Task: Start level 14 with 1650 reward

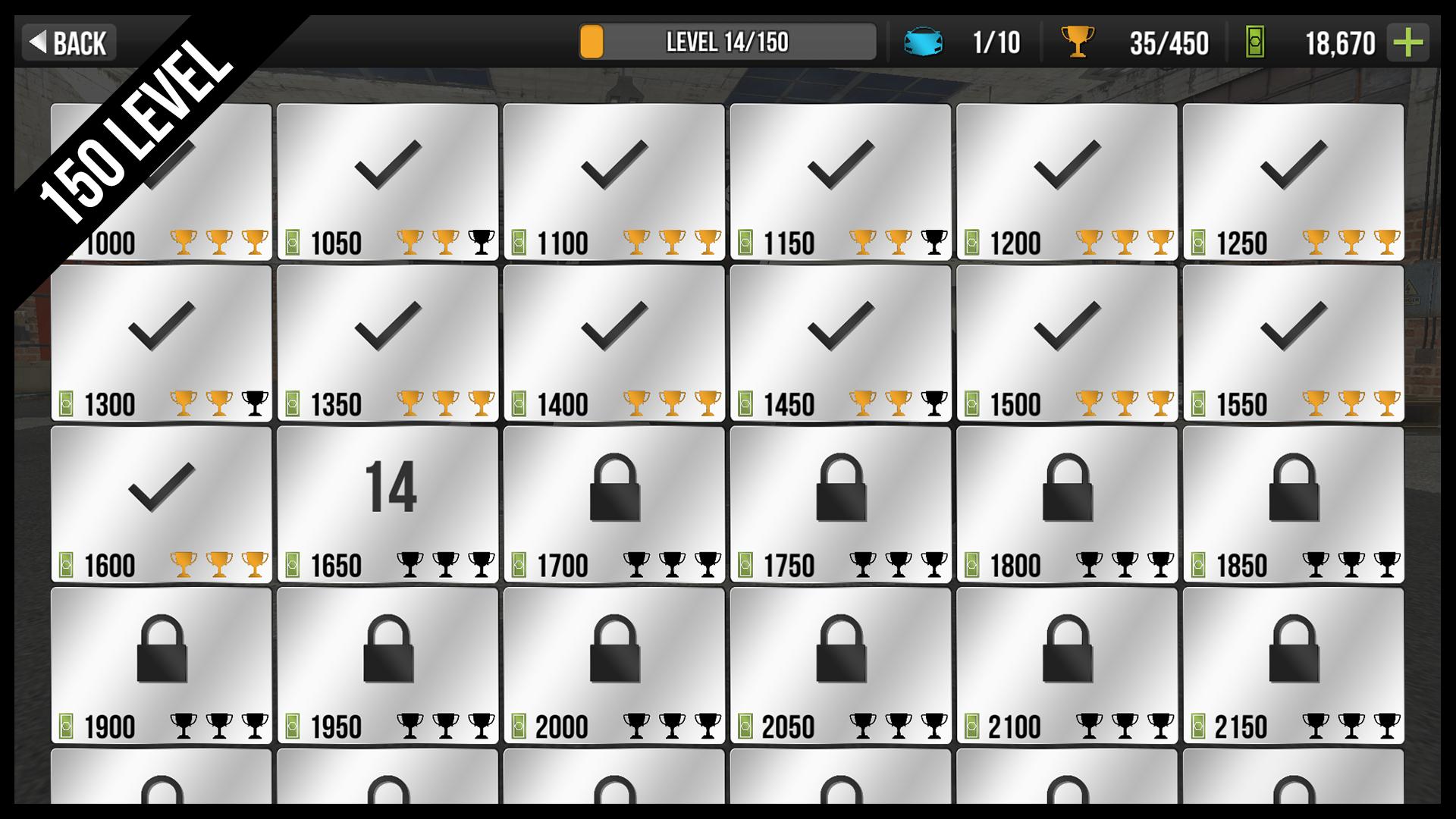Action: 388,504
